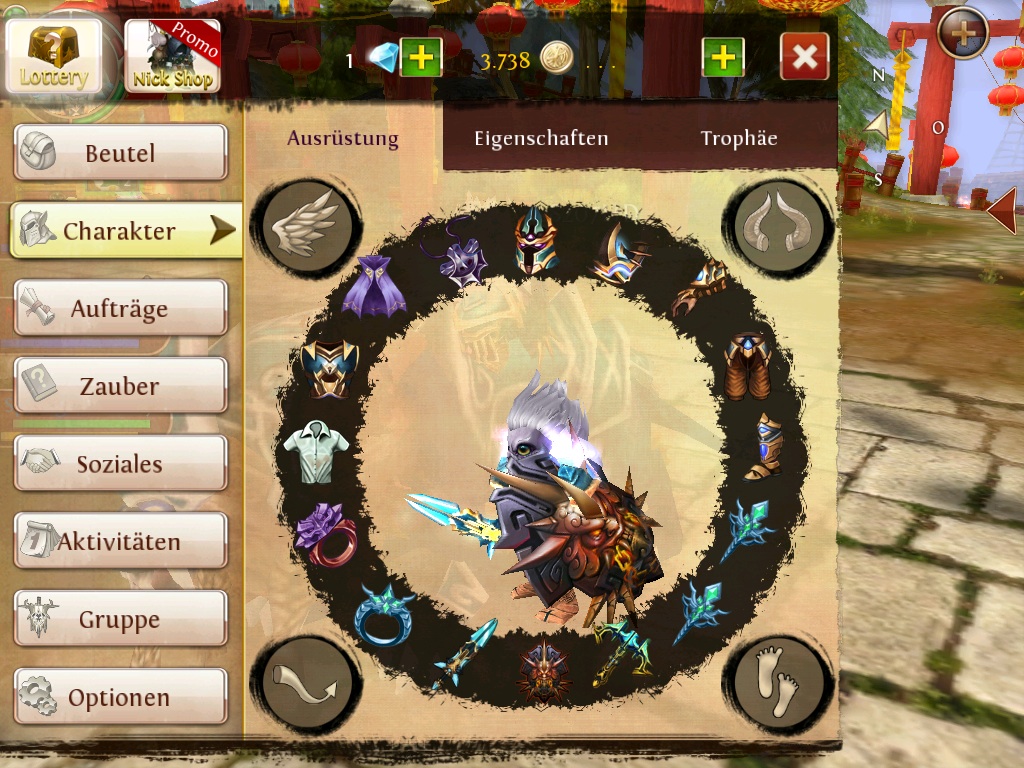The height and width of the screenshot is (768, 1024).
Task: Open the Lottery chest
Action: coord(54,55)
